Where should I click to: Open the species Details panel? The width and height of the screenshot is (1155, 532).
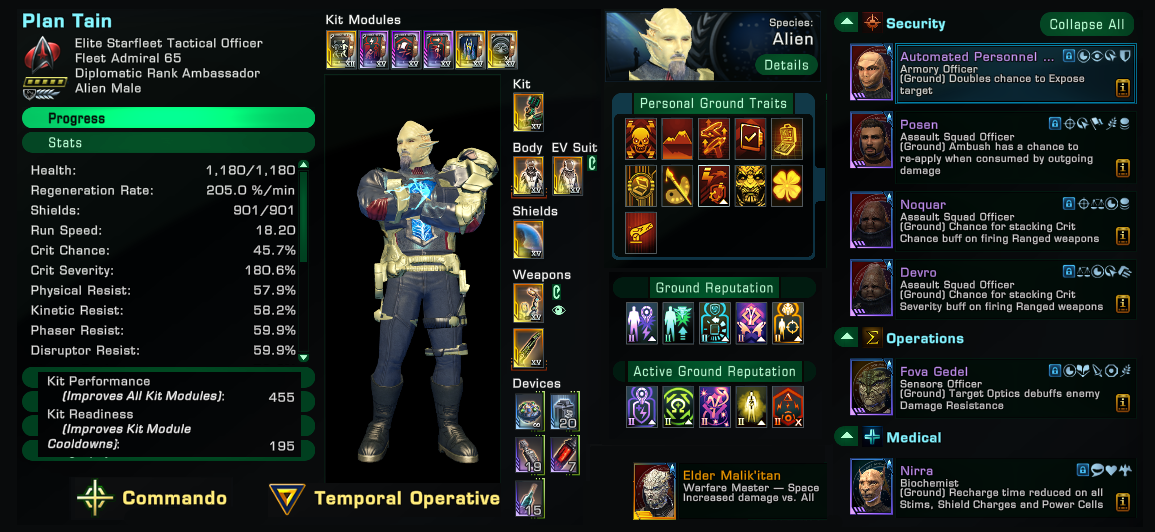tap(786, 65)
